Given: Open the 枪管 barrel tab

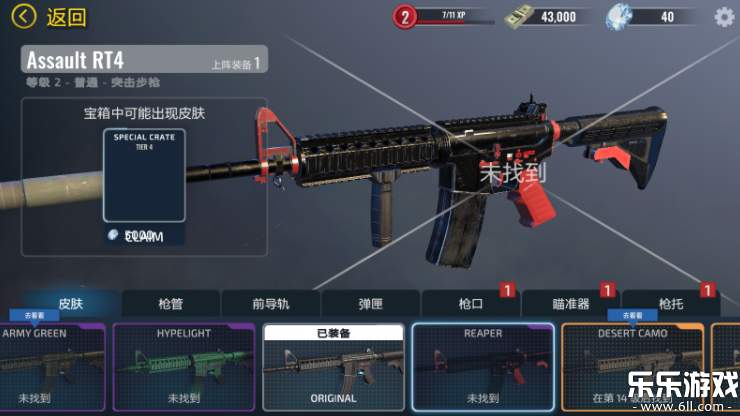Looking at the screenshot, I should (170, 303).
